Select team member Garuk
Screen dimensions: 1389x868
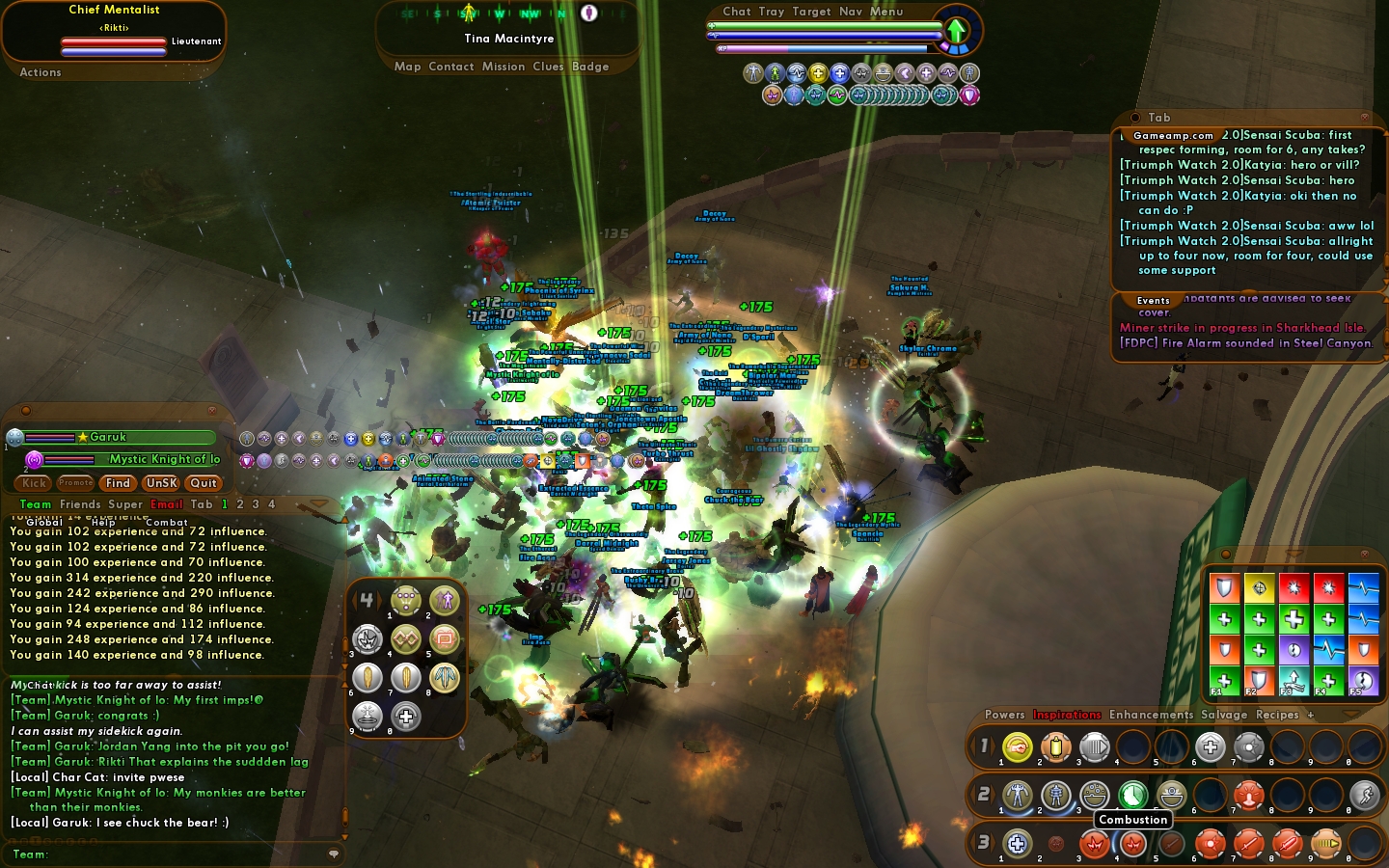click(x=108, y=438)
